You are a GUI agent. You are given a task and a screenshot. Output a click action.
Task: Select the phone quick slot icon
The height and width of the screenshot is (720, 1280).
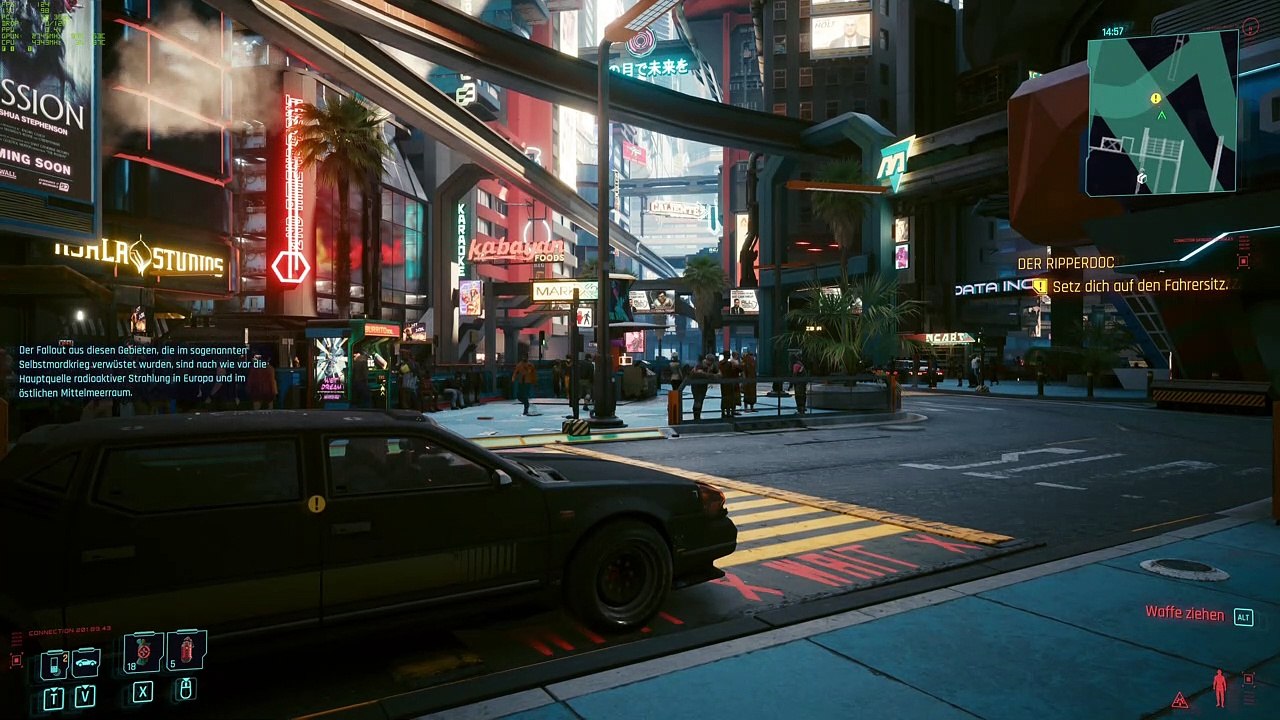(x=54, y=663)
